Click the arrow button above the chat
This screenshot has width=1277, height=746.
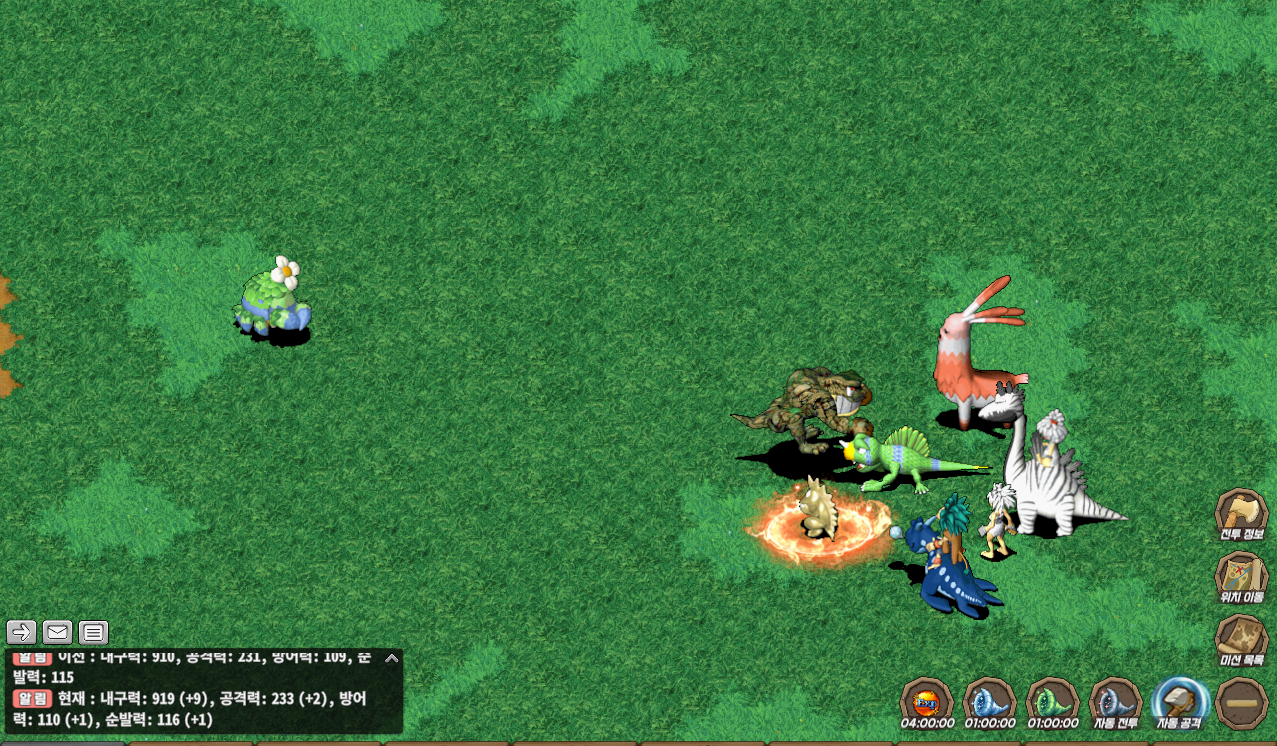point(22,632)
